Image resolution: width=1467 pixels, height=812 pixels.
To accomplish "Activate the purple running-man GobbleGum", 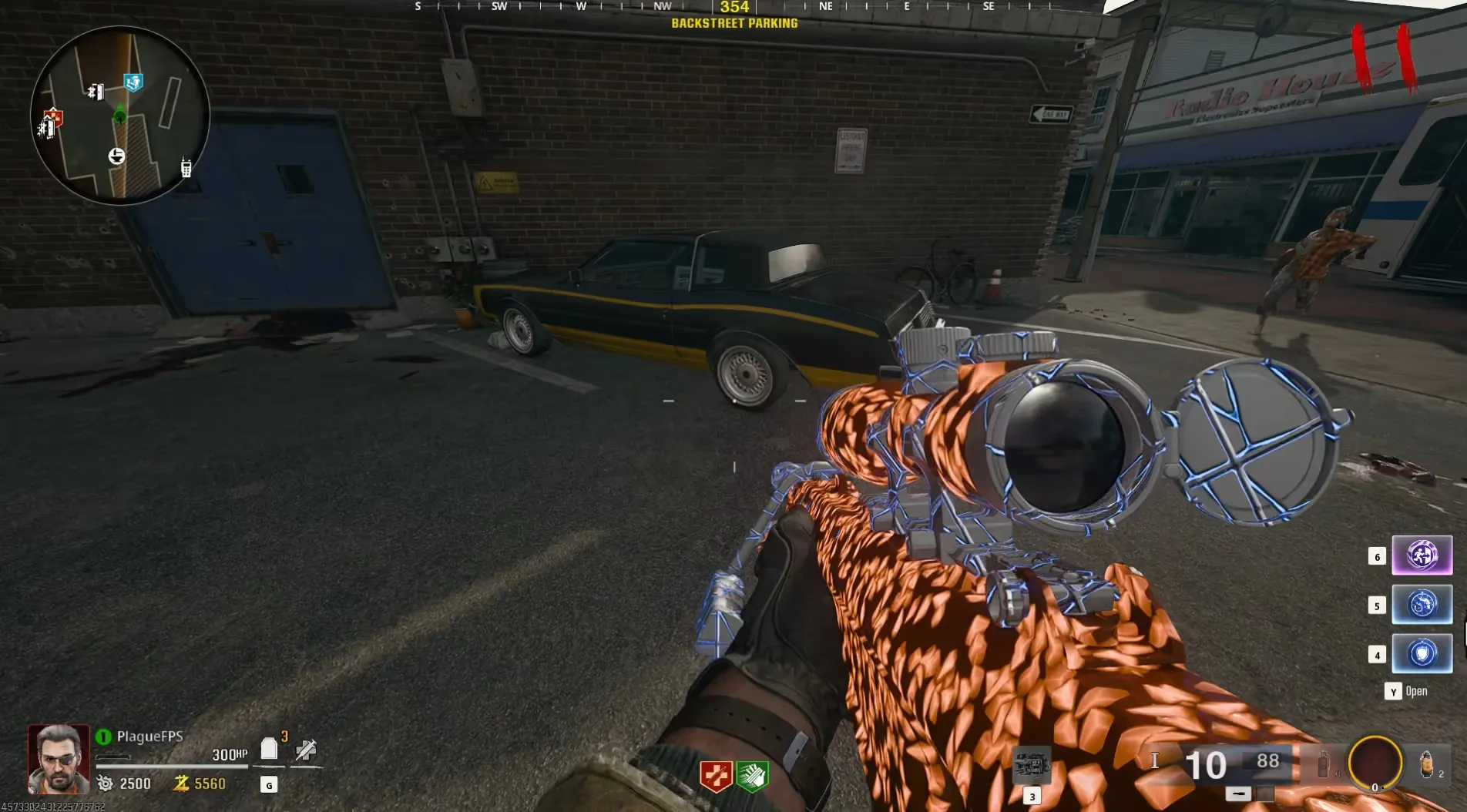I will [x=1422, y=555].
